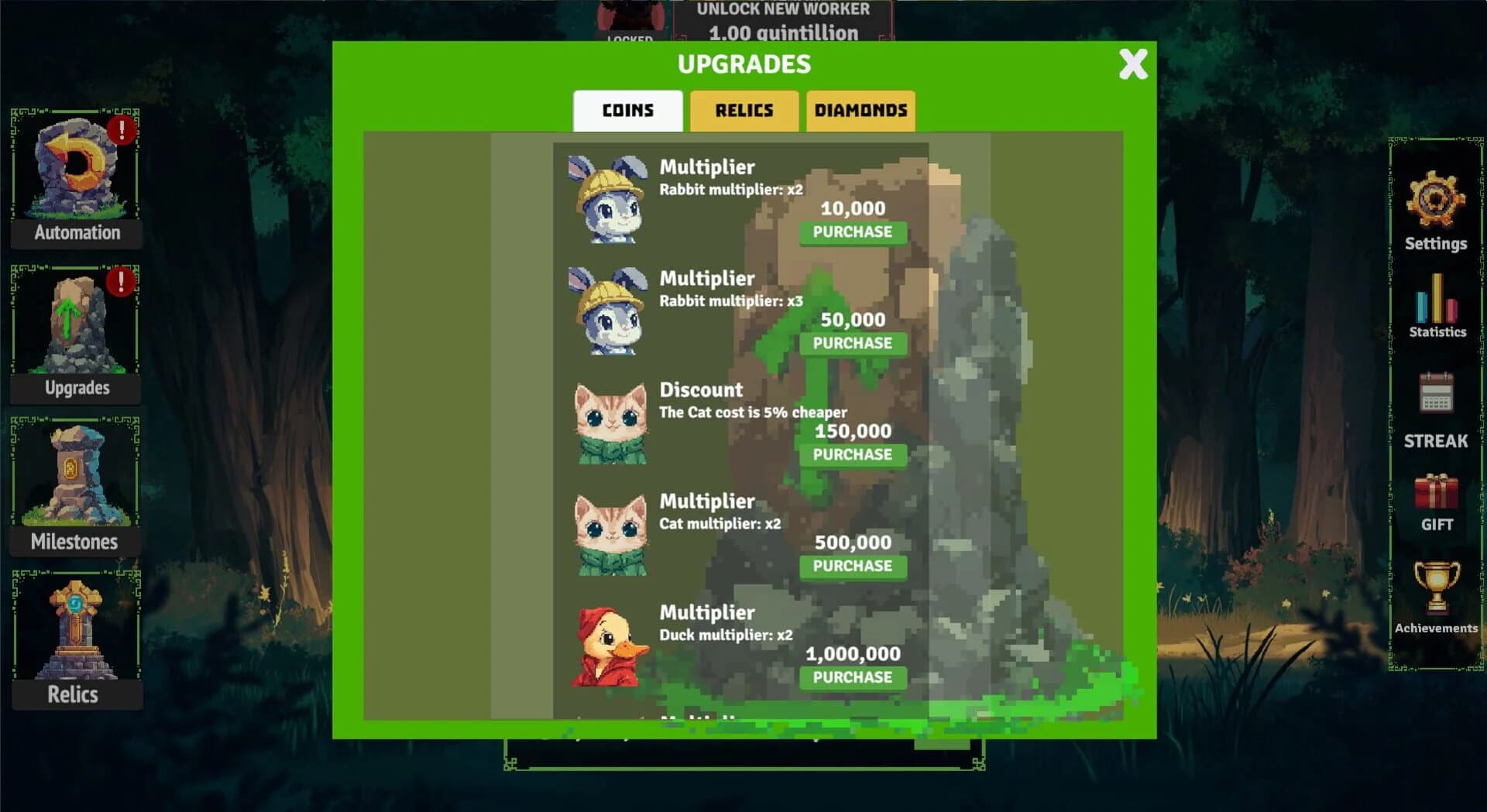View Statistics via bar chart icon

click(x=1434, y=302)
